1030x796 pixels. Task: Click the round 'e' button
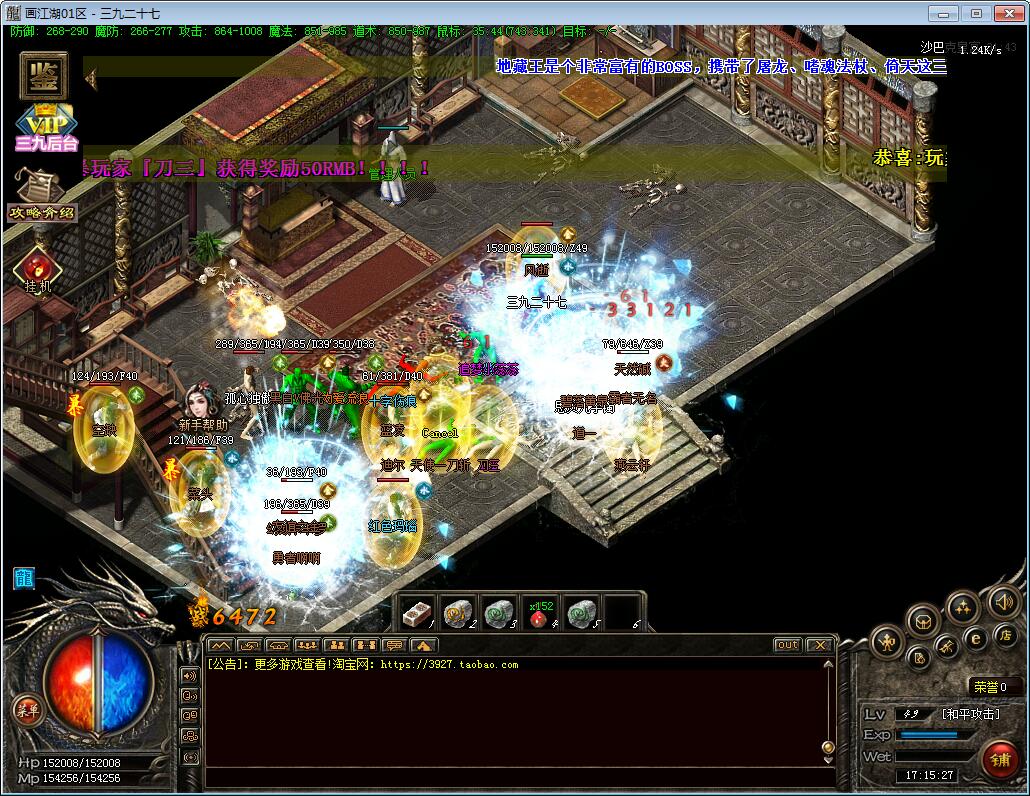(x=976, y=639)
